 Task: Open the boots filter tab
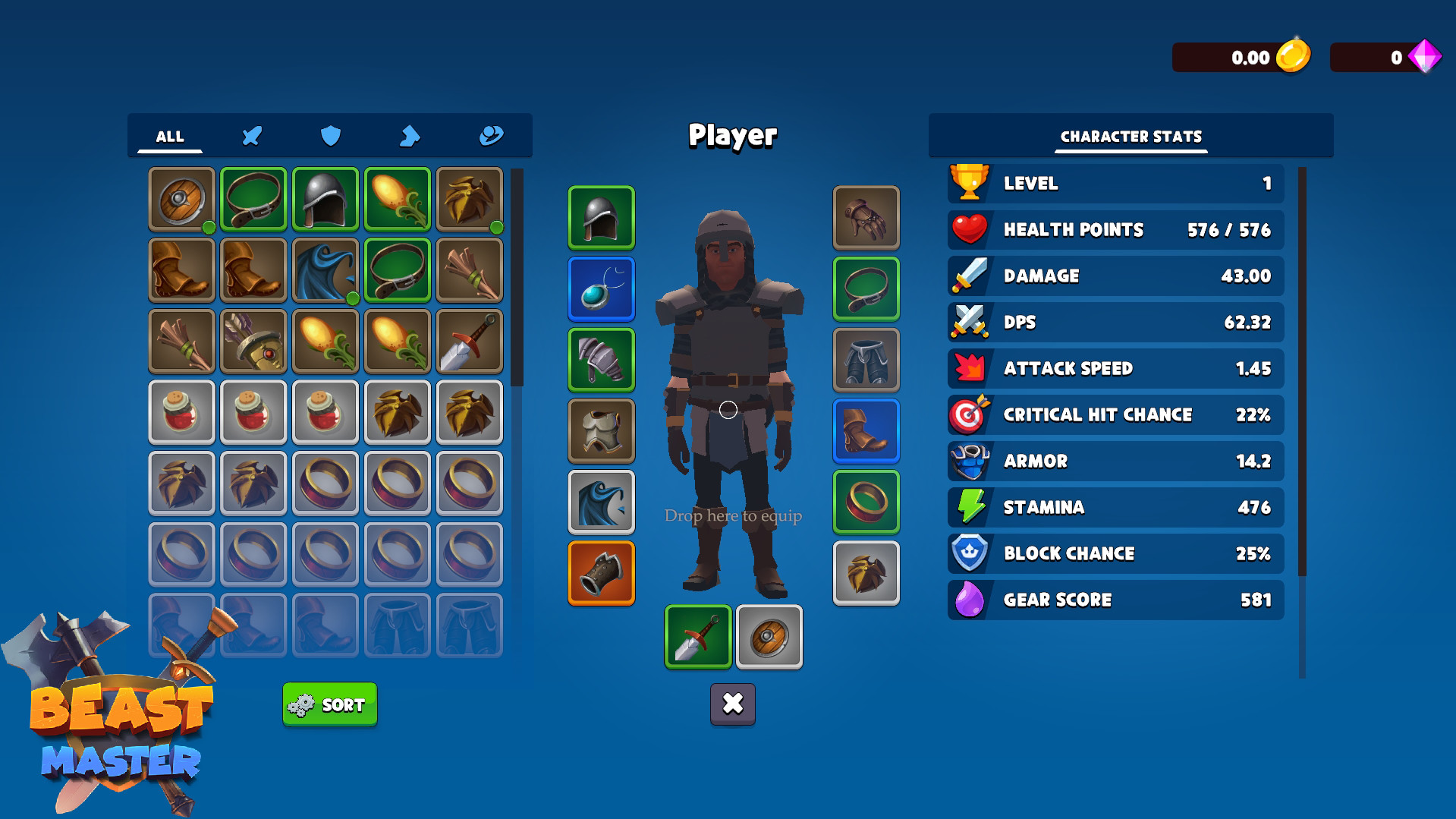coord(409,136)
